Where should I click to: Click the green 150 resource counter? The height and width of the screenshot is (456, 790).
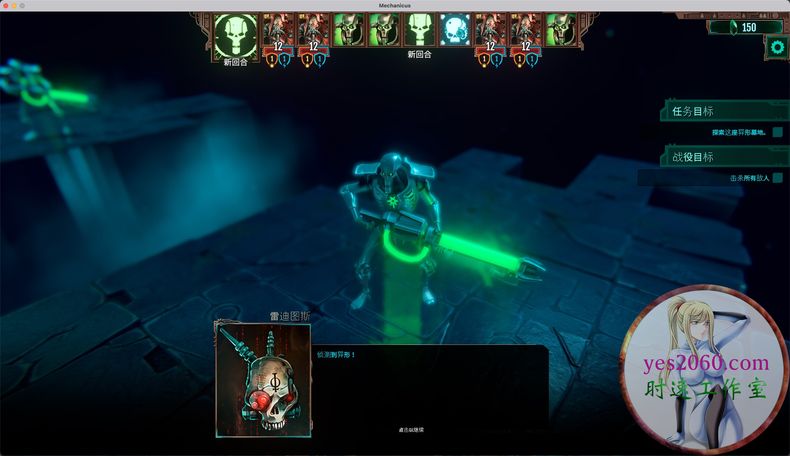pos(746,27)
